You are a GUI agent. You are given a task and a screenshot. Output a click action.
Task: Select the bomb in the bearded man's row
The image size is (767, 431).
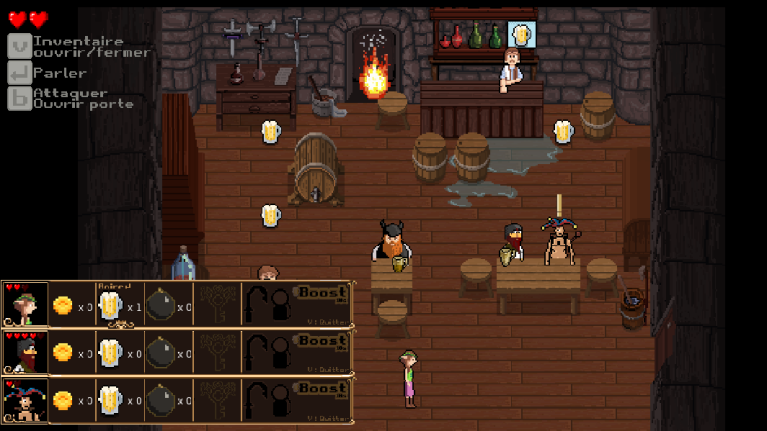point(160,353)
